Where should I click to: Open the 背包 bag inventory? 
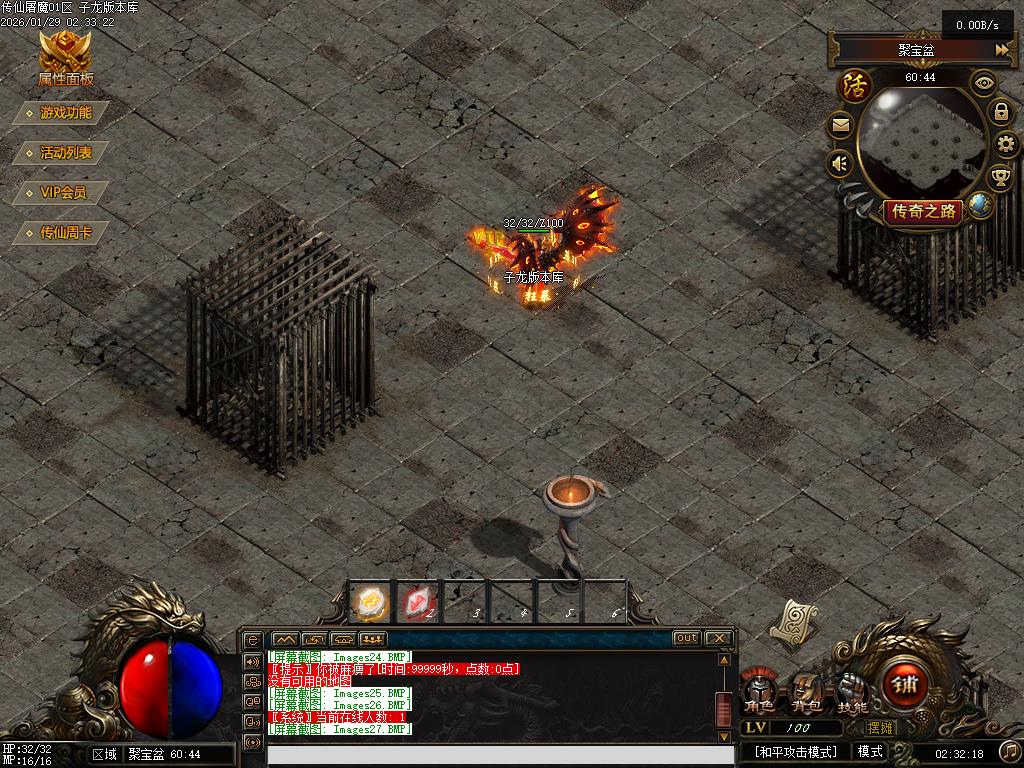[x=806, y=691]
